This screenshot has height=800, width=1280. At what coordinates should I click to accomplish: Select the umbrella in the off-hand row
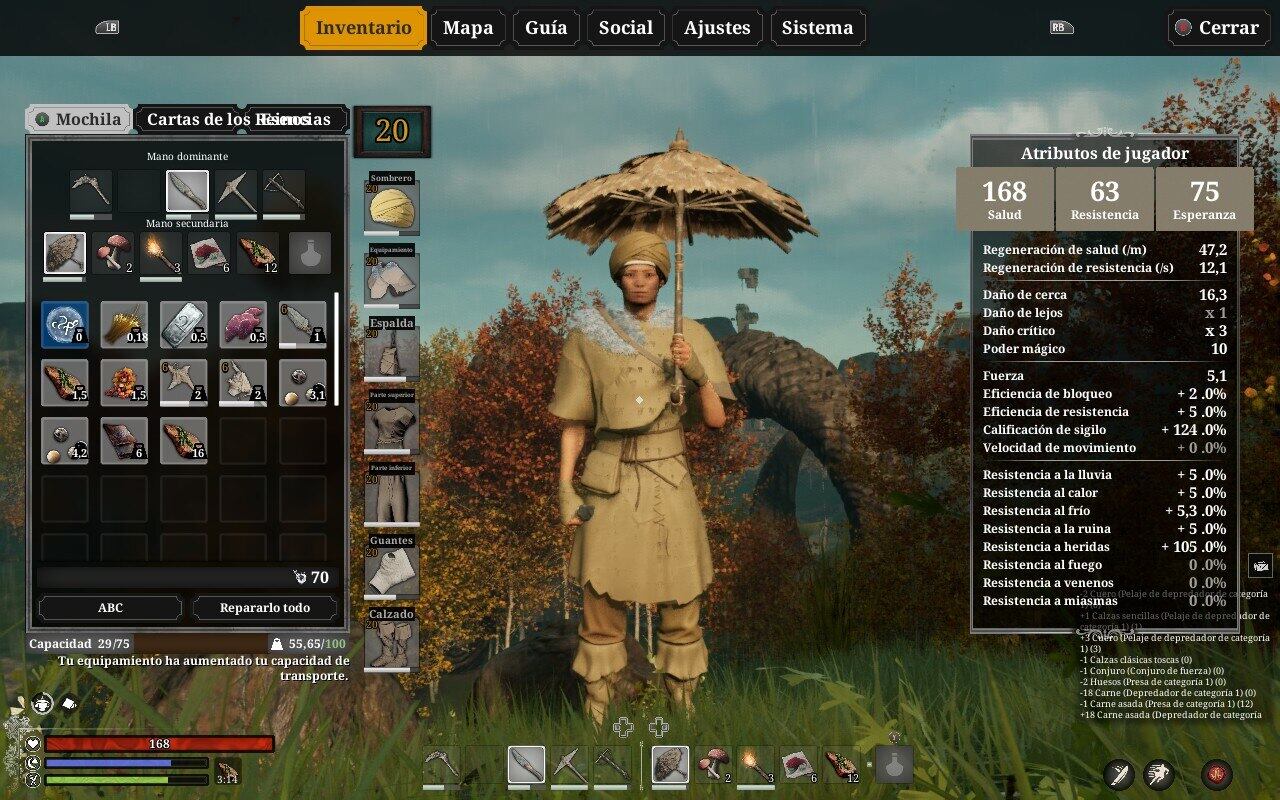pos(65,253)
